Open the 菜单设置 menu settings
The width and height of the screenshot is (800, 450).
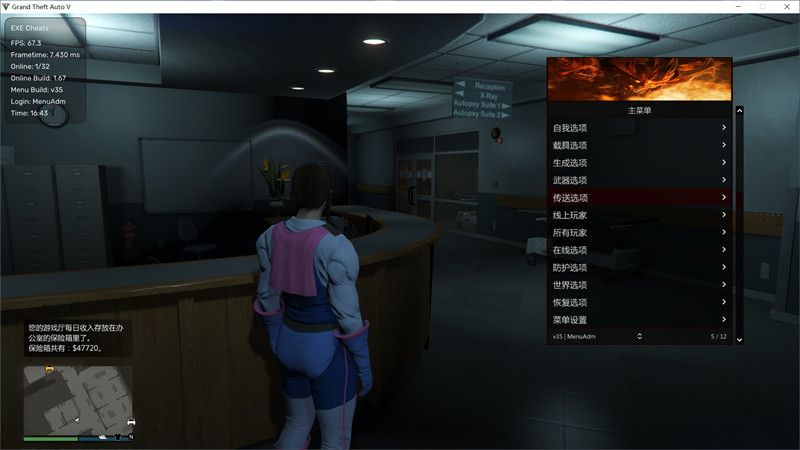click(639, 320)
